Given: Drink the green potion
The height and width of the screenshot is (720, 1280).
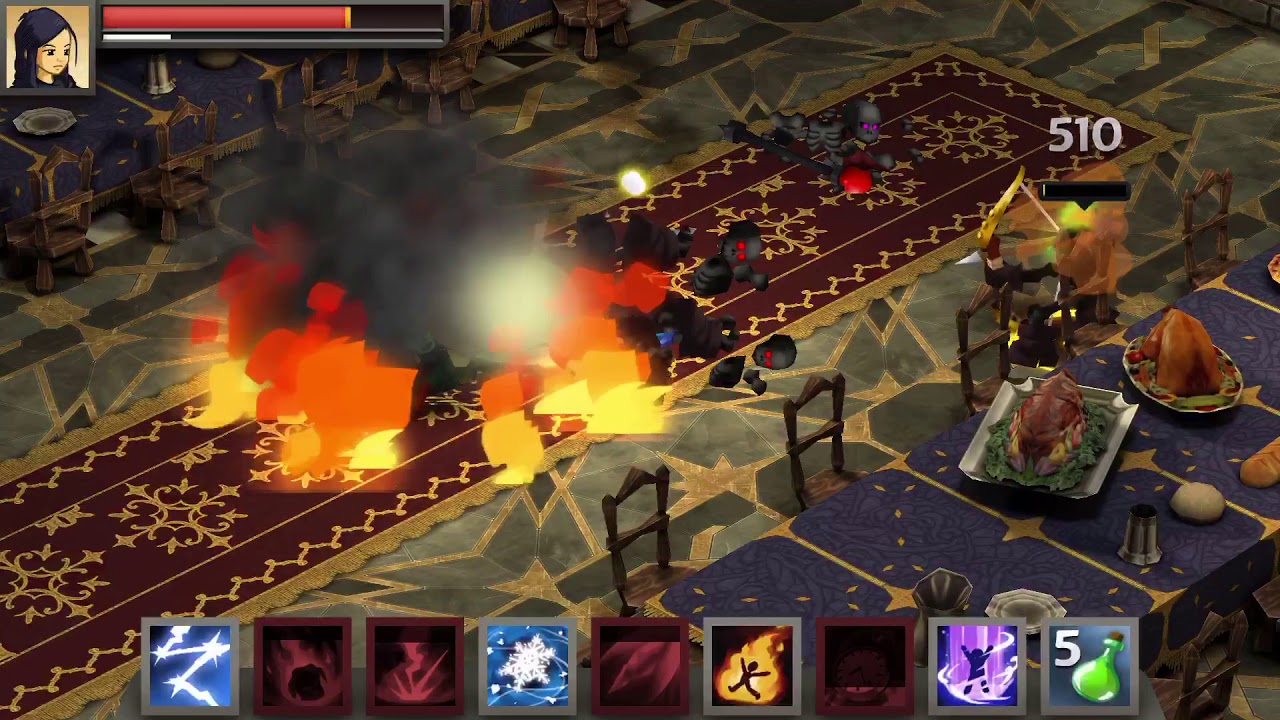Looking at the screenshot, I should pyautogui.click(x=1090, y=665).
